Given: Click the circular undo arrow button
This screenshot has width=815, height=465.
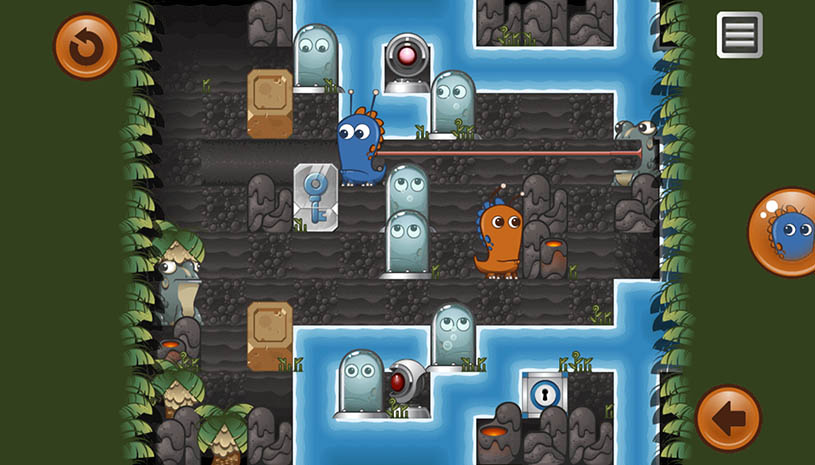Looking at the screenshot, I should pyautogui.click(x=86, y=46).
